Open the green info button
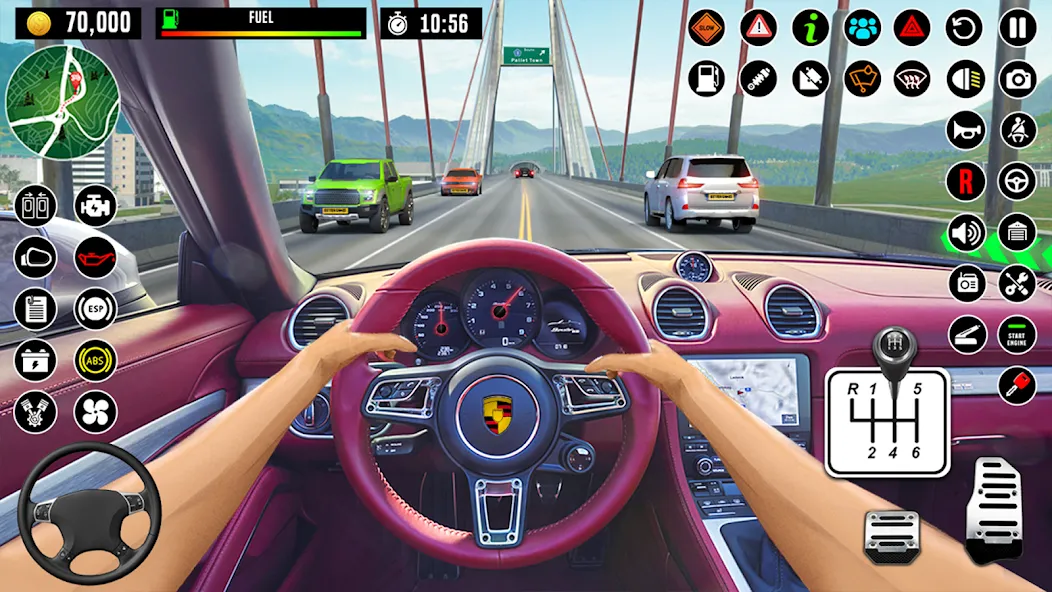 (811, 27)
